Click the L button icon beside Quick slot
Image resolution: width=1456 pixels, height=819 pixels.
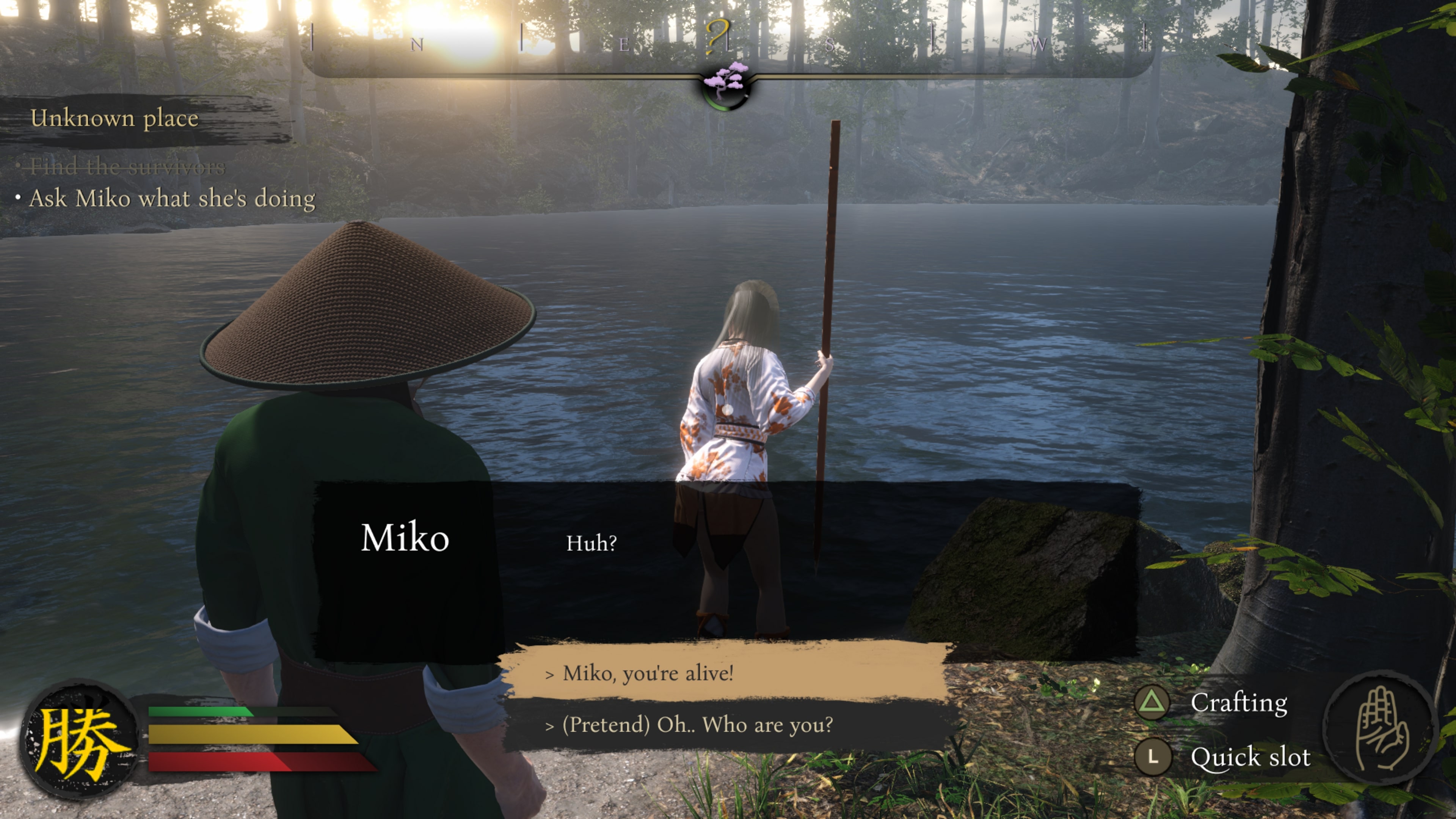[1153, 756]
